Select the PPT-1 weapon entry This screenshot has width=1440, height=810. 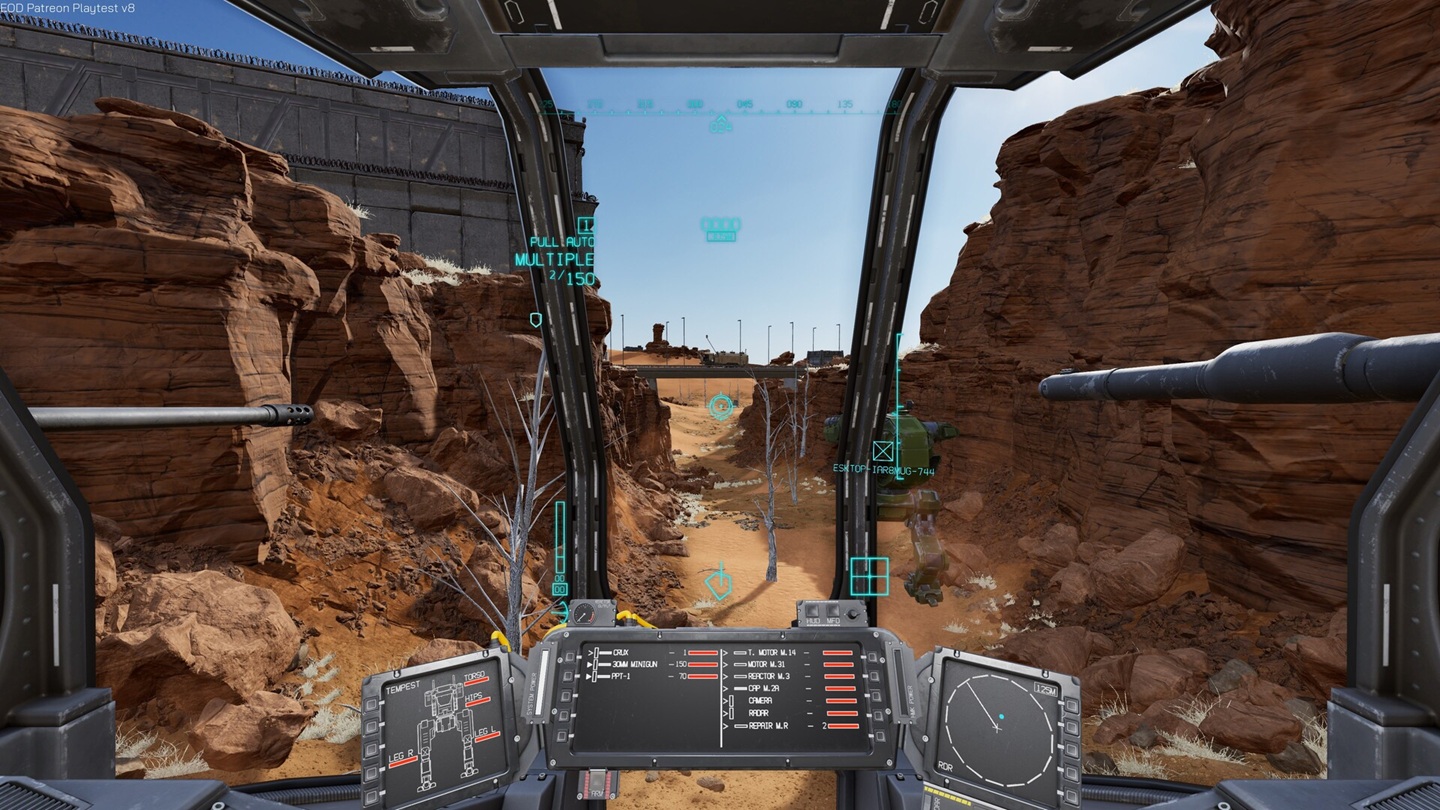point(622,676)
